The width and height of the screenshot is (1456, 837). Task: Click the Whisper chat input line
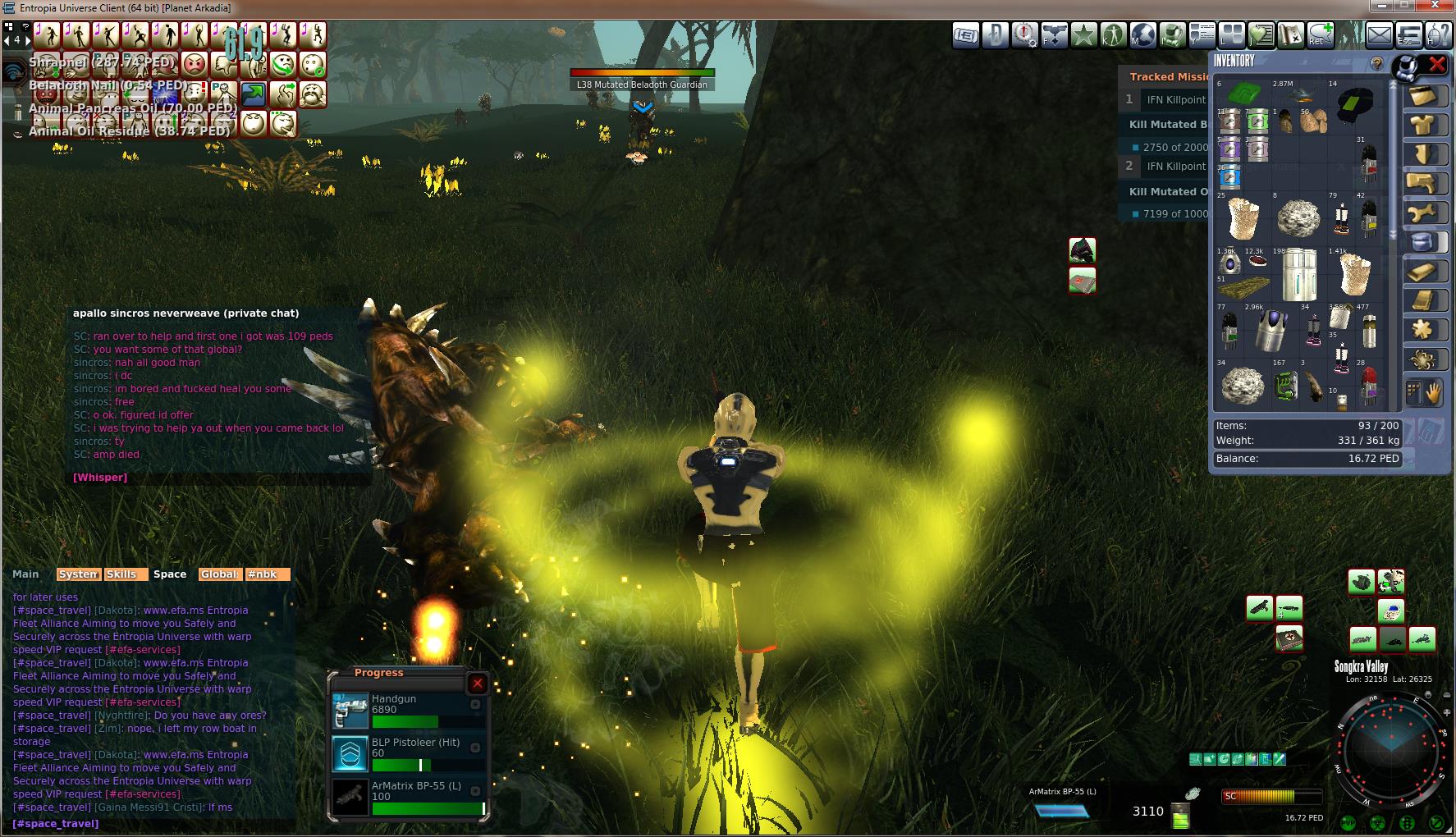(x=100, y=478)
